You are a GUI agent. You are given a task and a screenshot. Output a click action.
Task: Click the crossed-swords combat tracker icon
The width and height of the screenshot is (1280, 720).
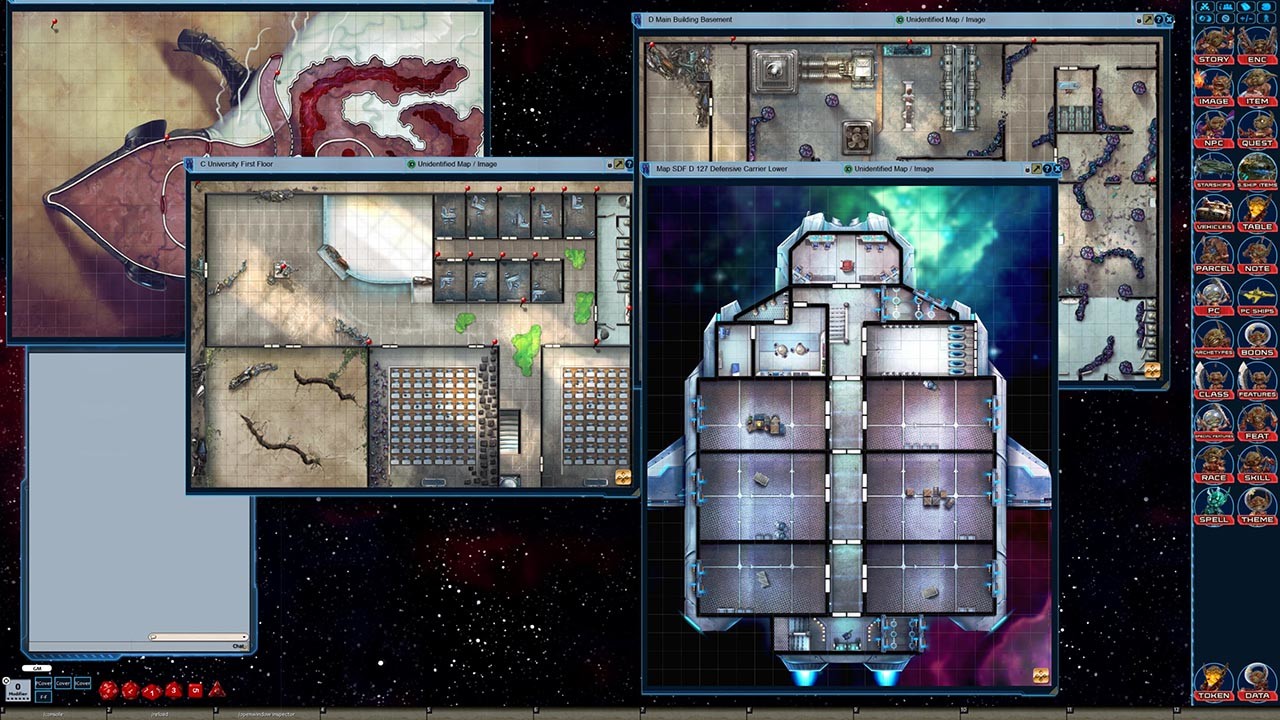(x=1204, y=6)
